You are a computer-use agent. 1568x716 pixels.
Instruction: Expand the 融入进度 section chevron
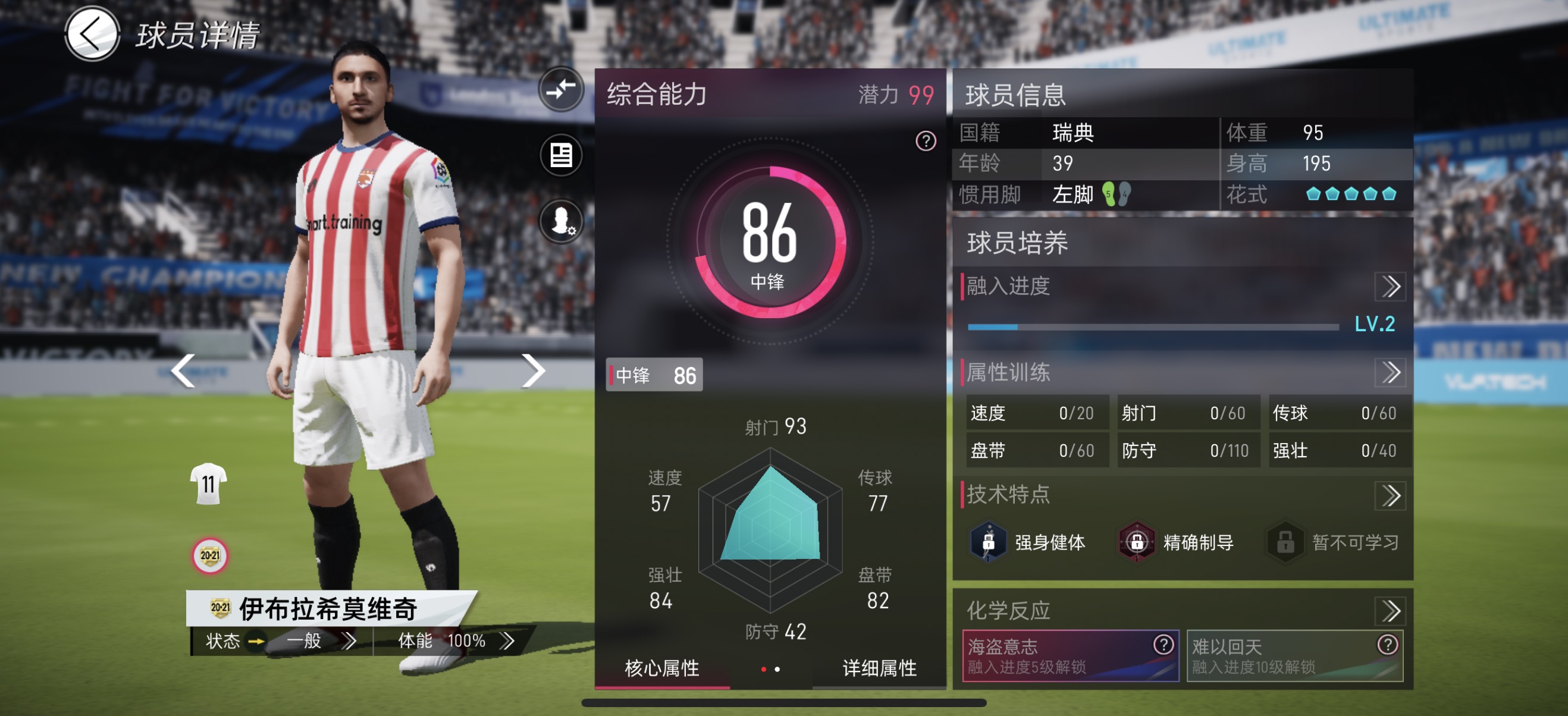pos(1392,286)
